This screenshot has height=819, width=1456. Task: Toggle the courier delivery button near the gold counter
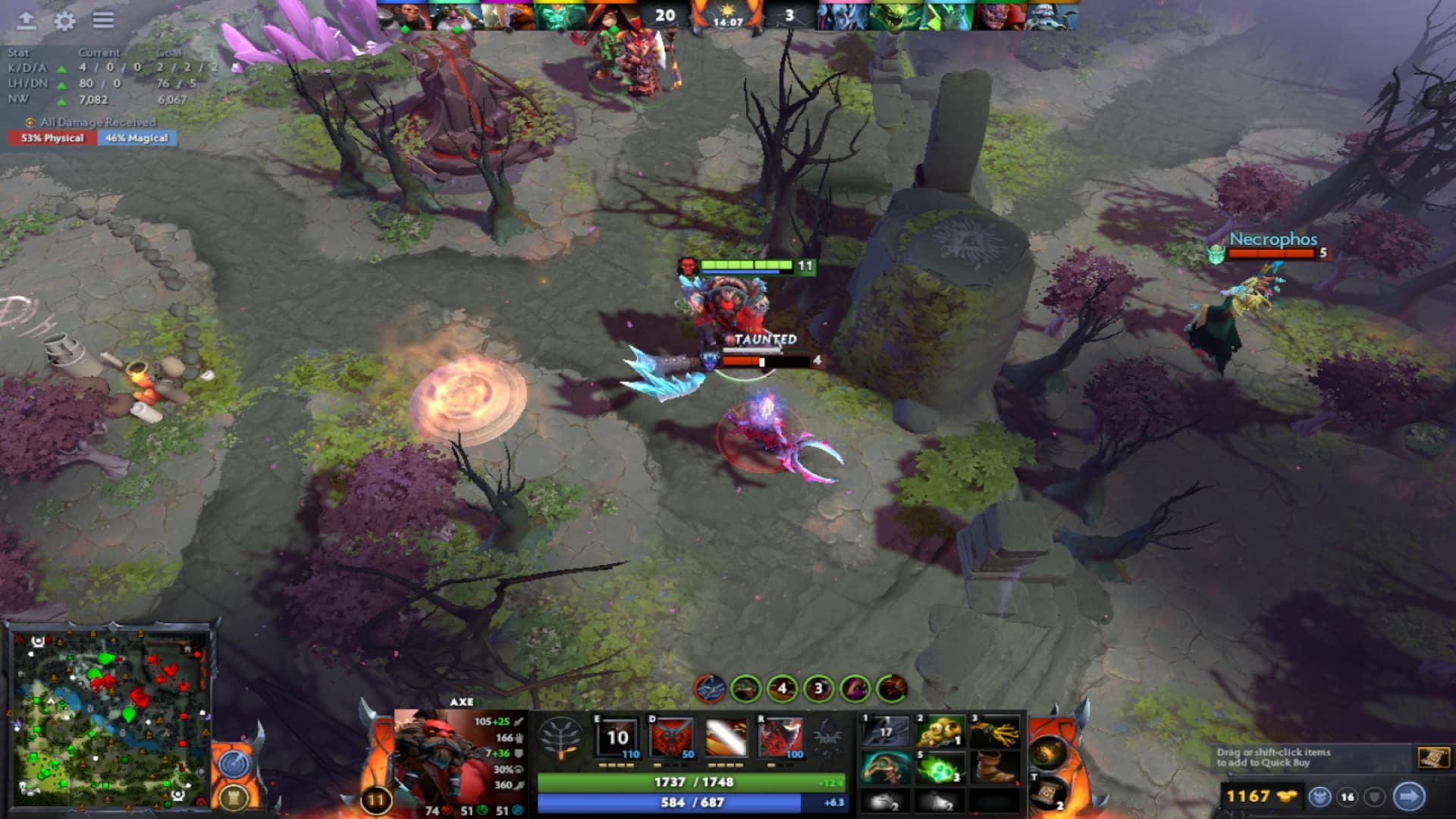pyautogui.click(x=1319, y=795)
